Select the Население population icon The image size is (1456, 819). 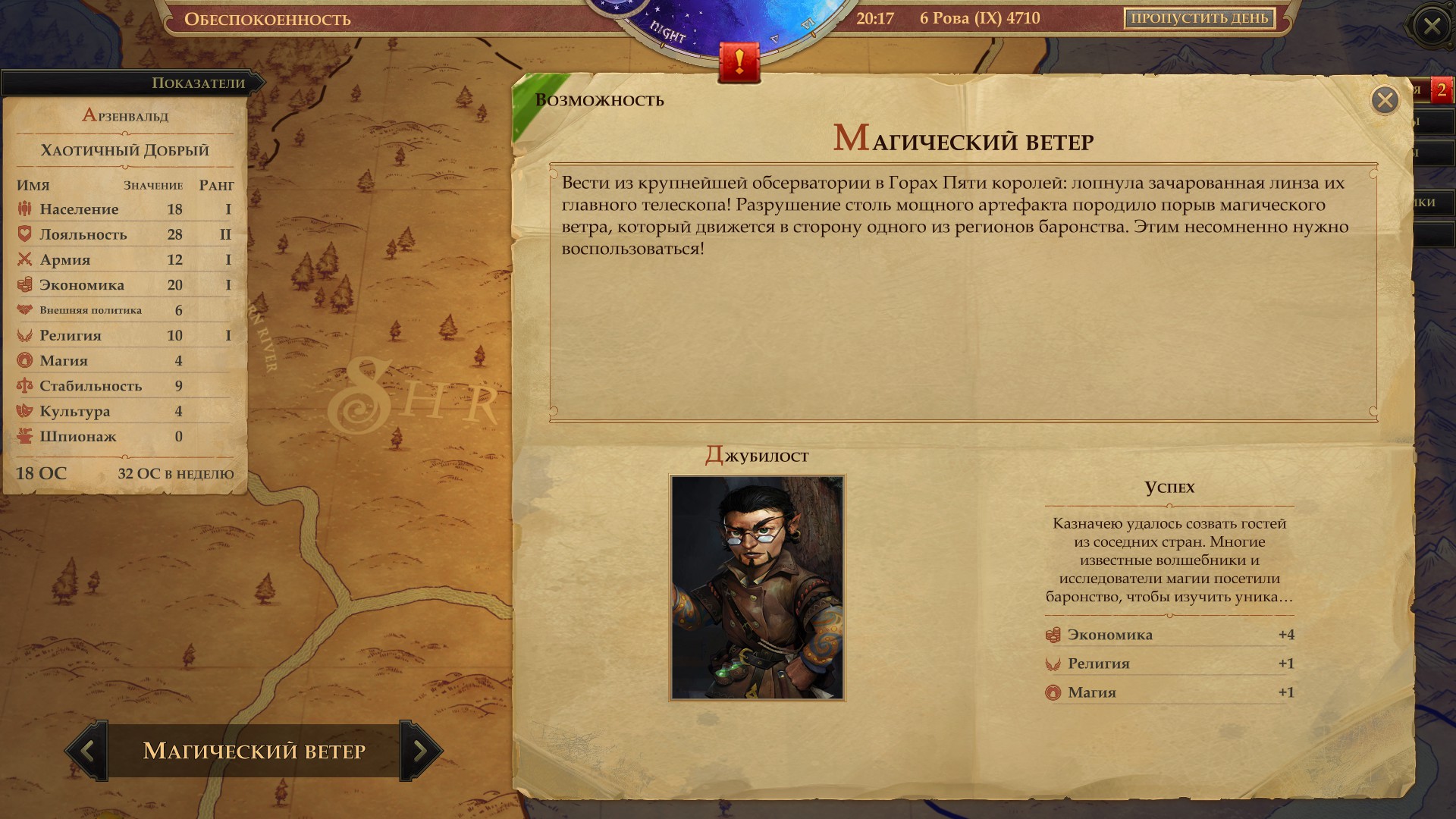point(24,209)
